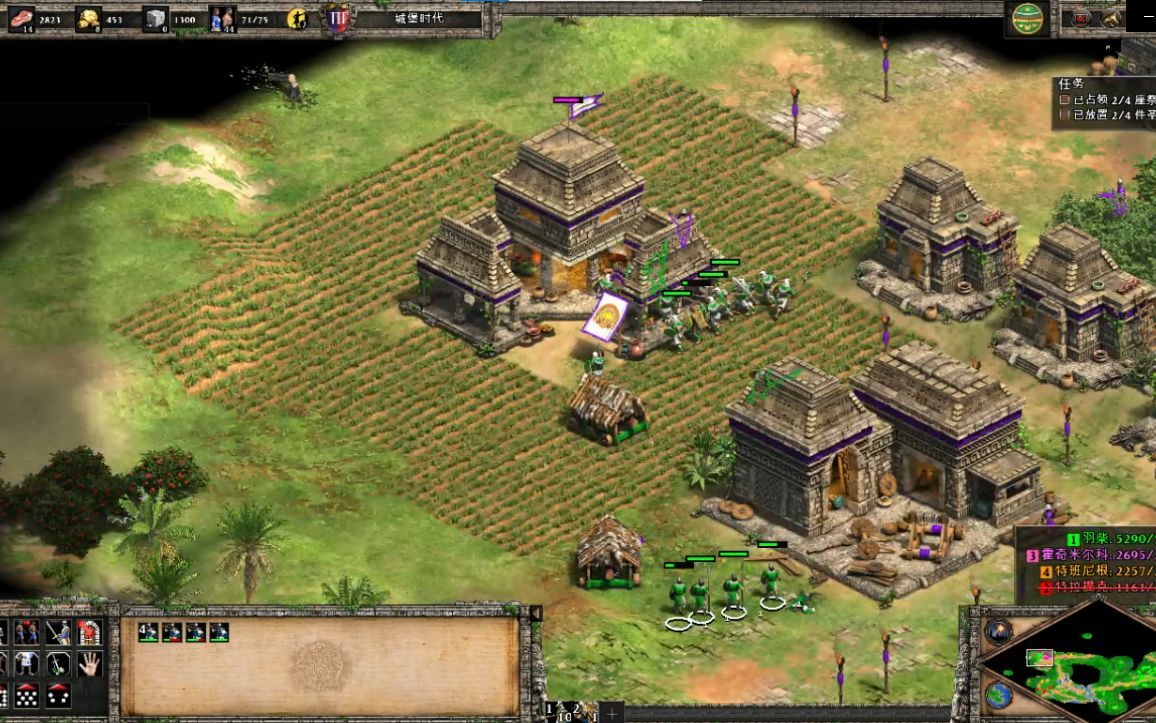Screen dimensions: 1156x723
Task: Open the diplomacy crossed-swords button
Action: [x=1080, y=18]
